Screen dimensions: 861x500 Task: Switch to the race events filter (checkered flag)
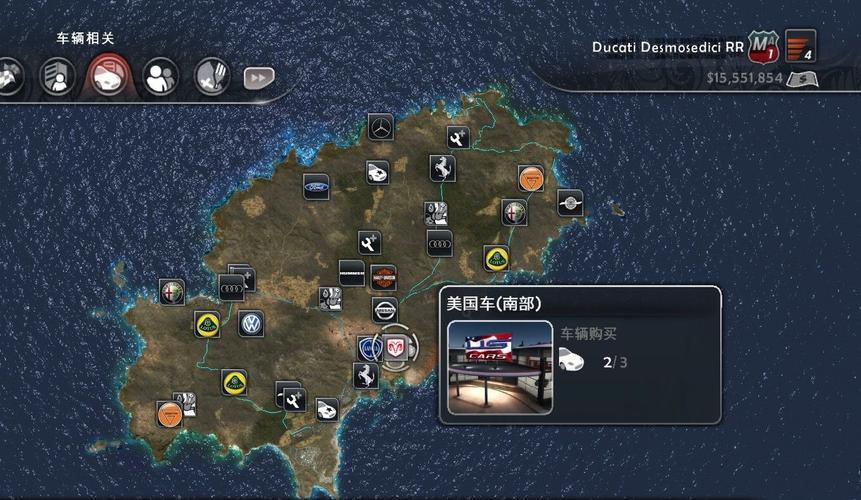[x=10, y=78]
